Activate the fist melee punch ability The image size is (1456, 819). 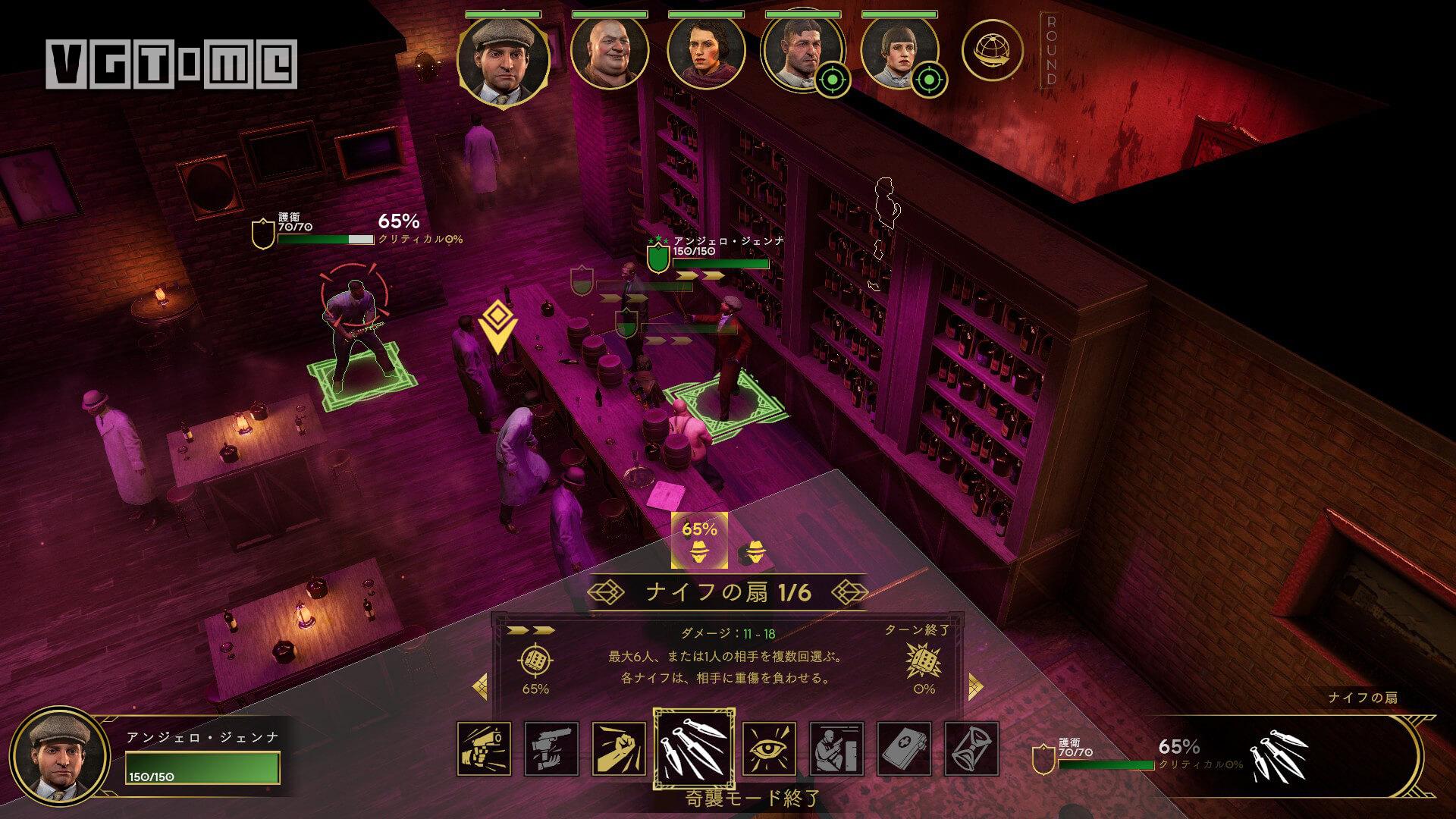point(619,748)
